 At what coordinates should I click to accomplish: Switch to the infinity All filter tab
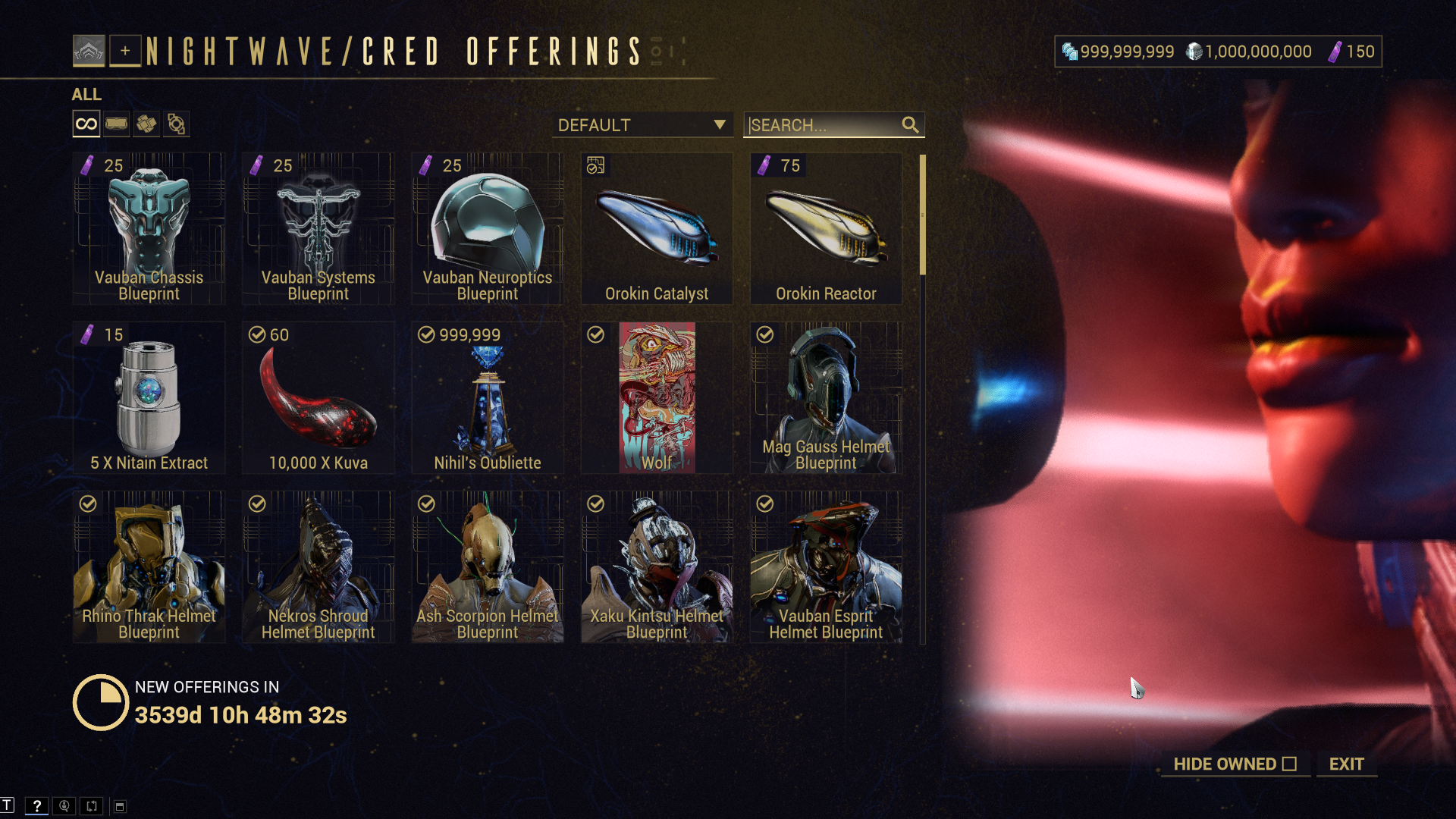click(x=86, y=124)
